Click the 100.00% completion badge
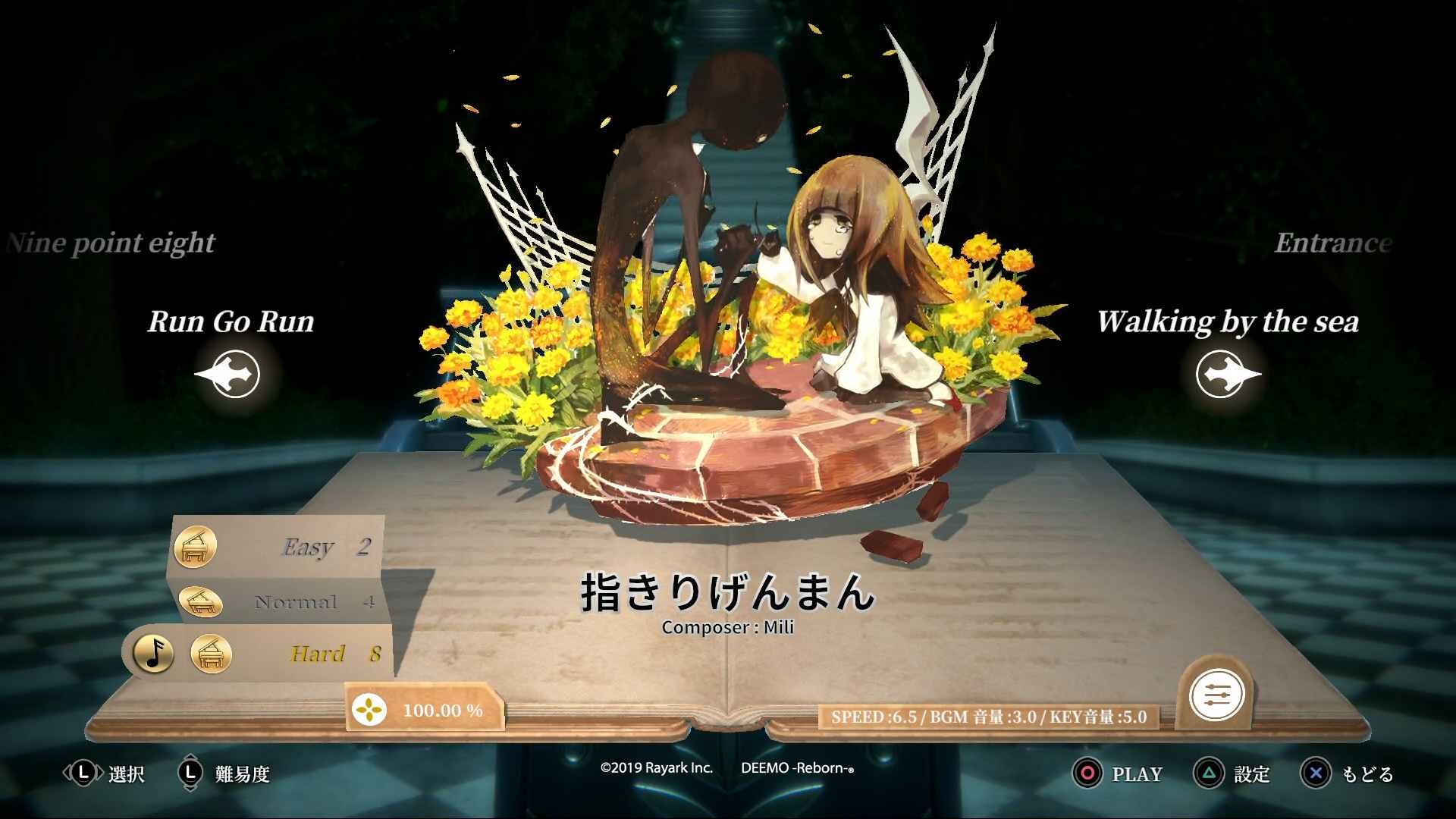 (425, 711)
